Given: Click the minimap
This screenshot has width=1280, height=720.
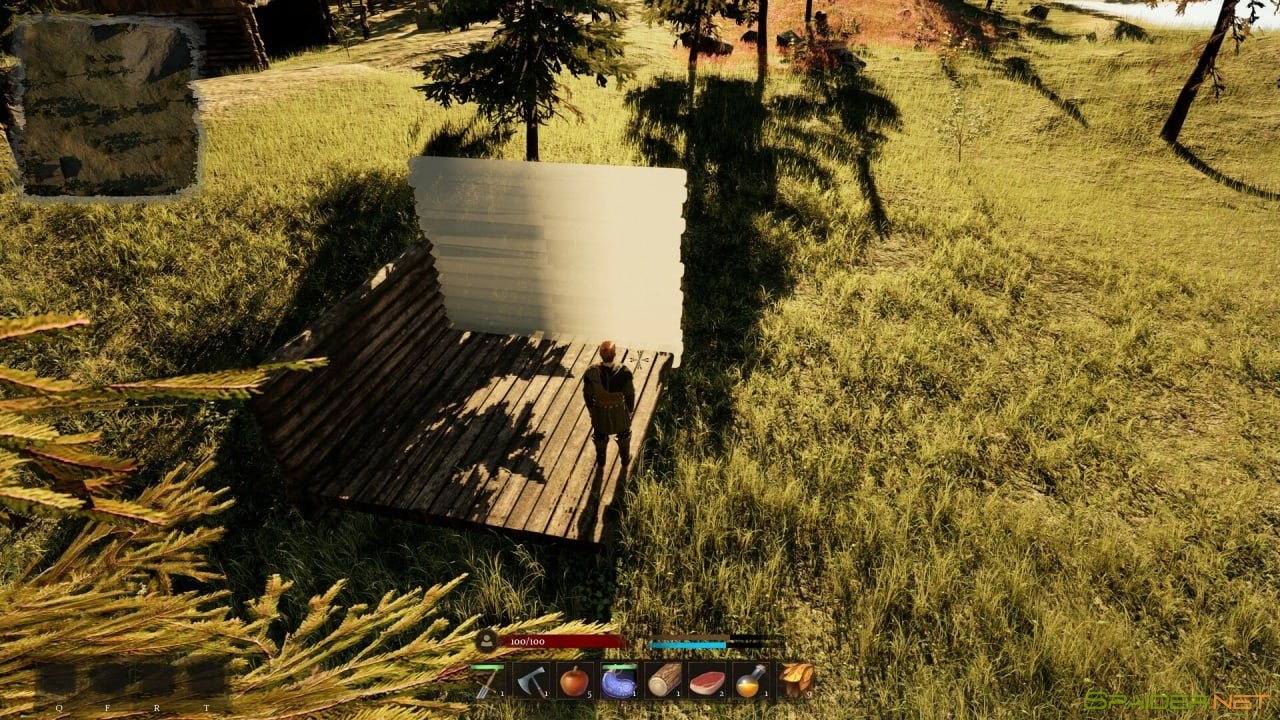Looking at the screenshot, I should coord(108,106).
